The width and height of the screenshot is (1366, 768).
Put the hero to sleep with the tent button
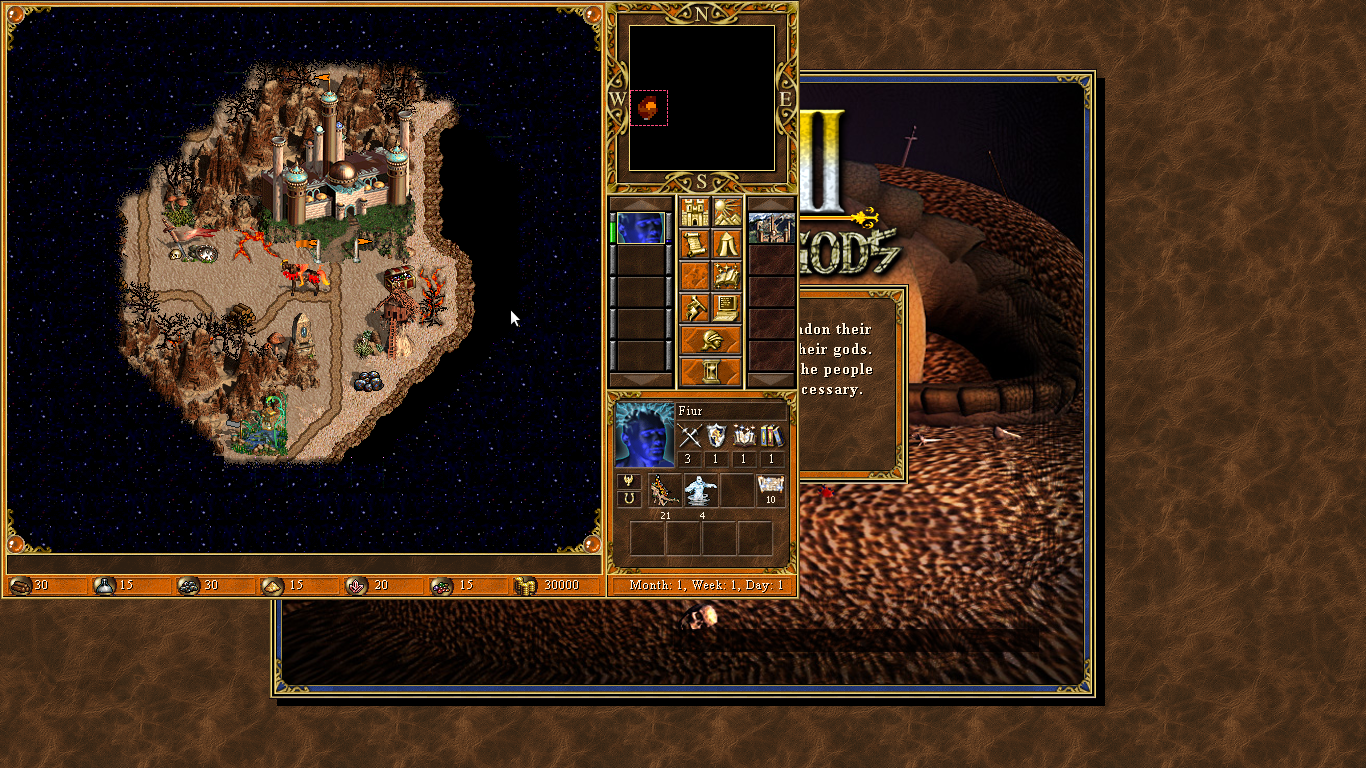(727, 244)
